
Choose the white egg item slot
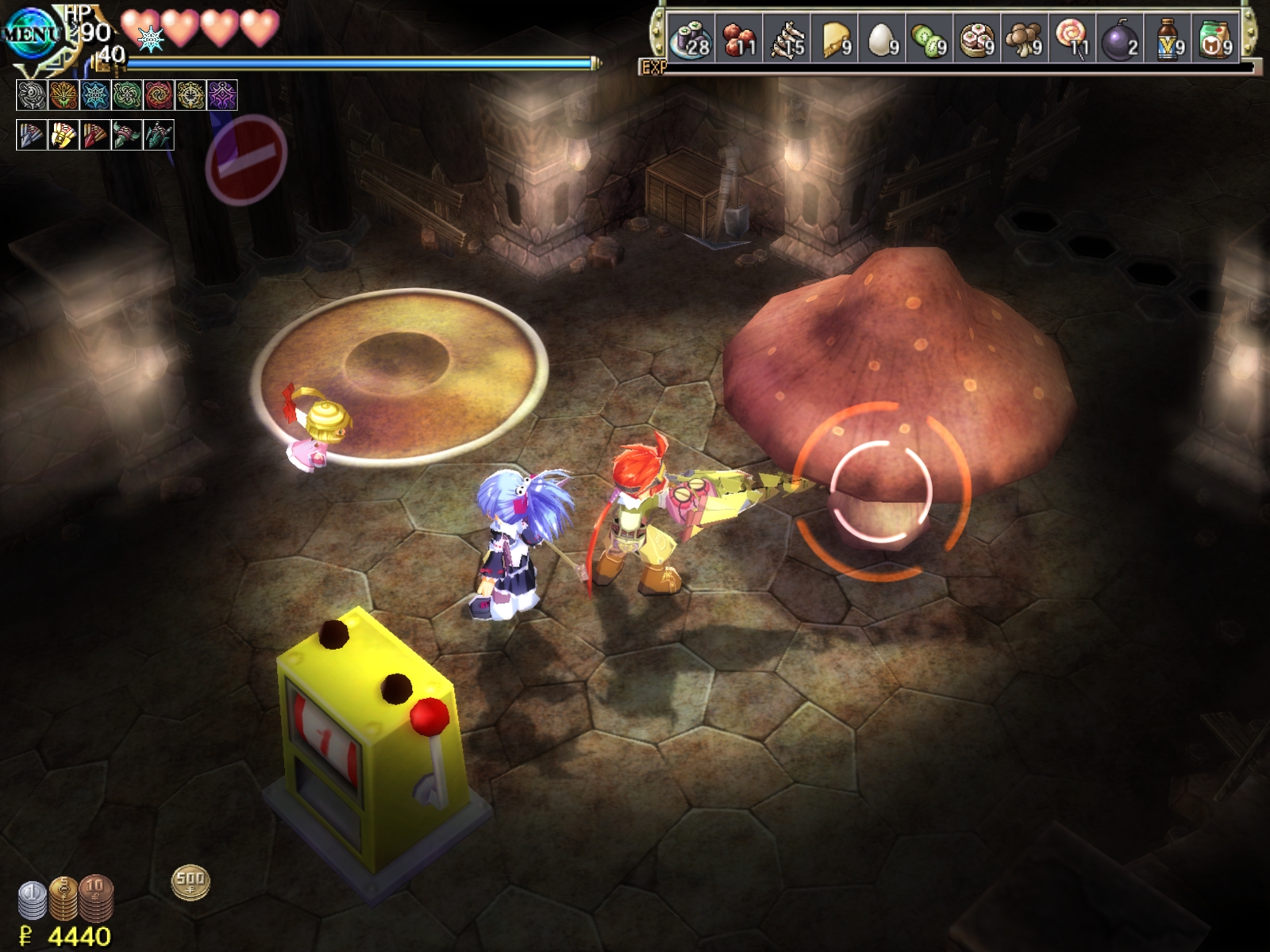(x=882, y=38)
